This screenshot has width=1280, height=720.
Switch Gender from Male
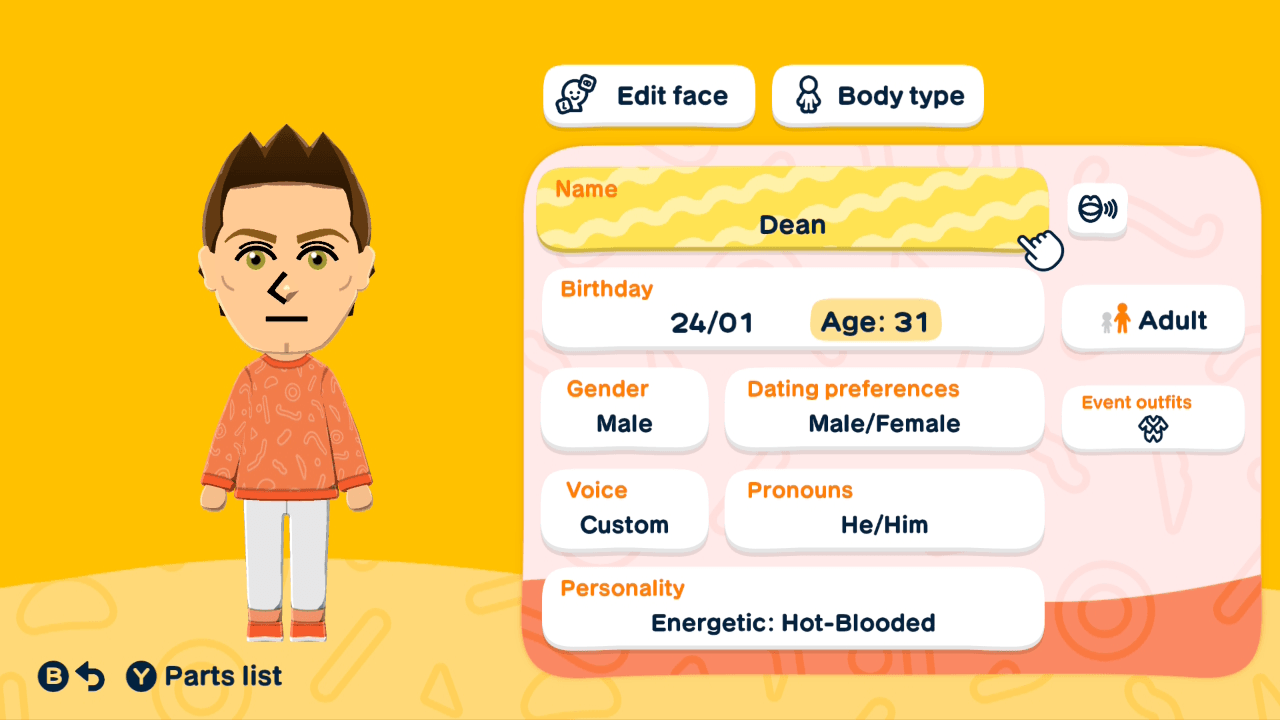624,408
